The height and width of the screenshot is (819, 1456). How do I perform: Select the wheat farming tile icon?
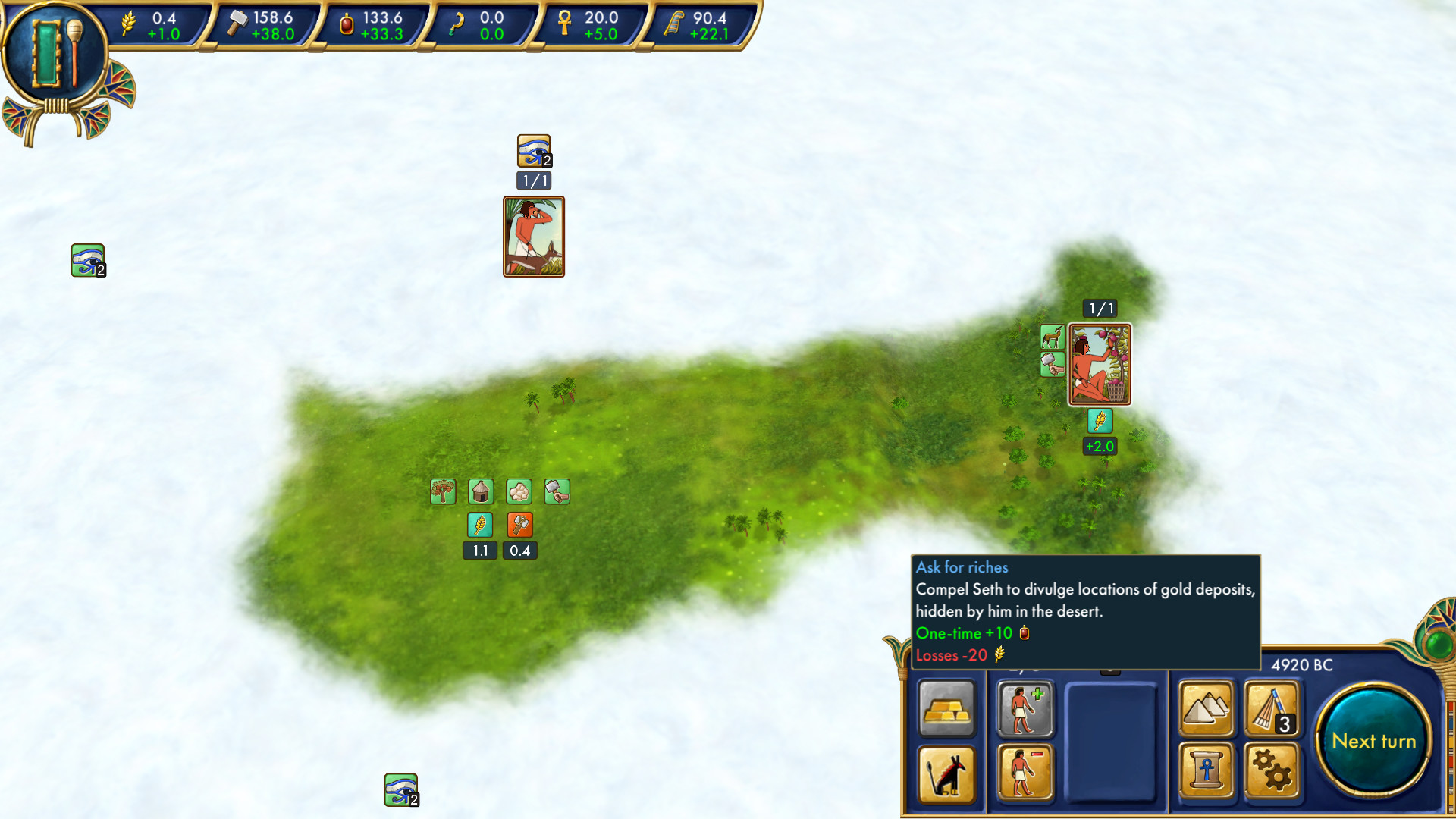(x=480, y=525)
